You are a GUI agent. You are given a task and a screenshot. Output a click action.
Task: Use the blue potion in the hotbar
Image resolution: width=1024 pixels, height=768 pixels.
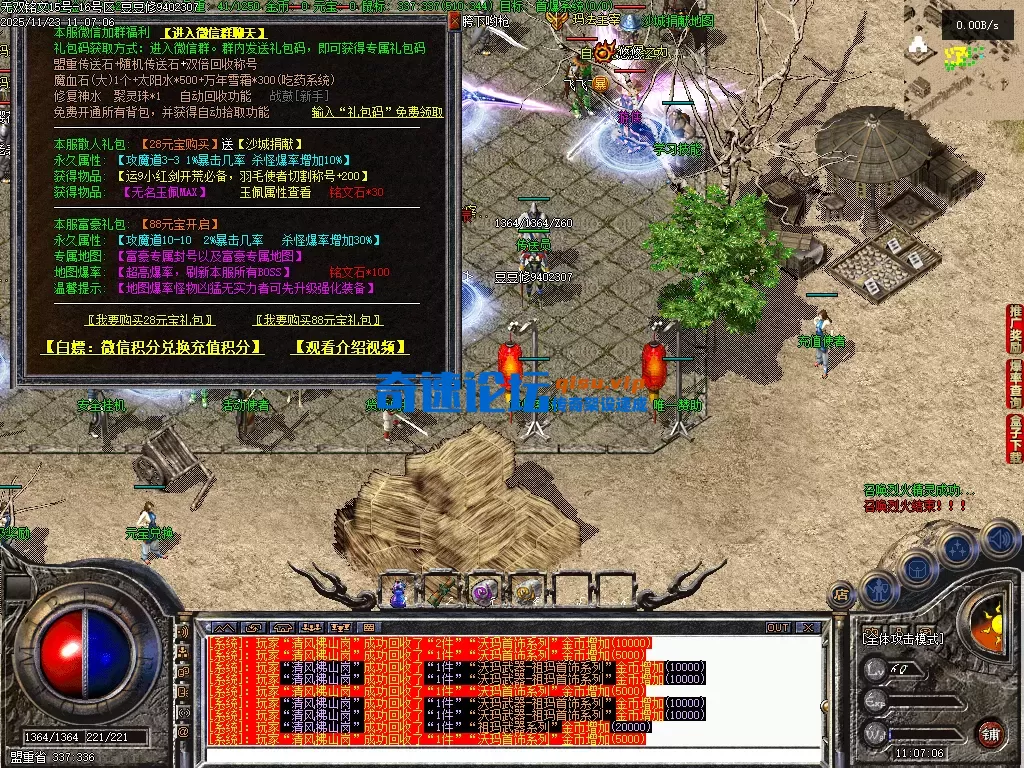[x=398, y=593]
